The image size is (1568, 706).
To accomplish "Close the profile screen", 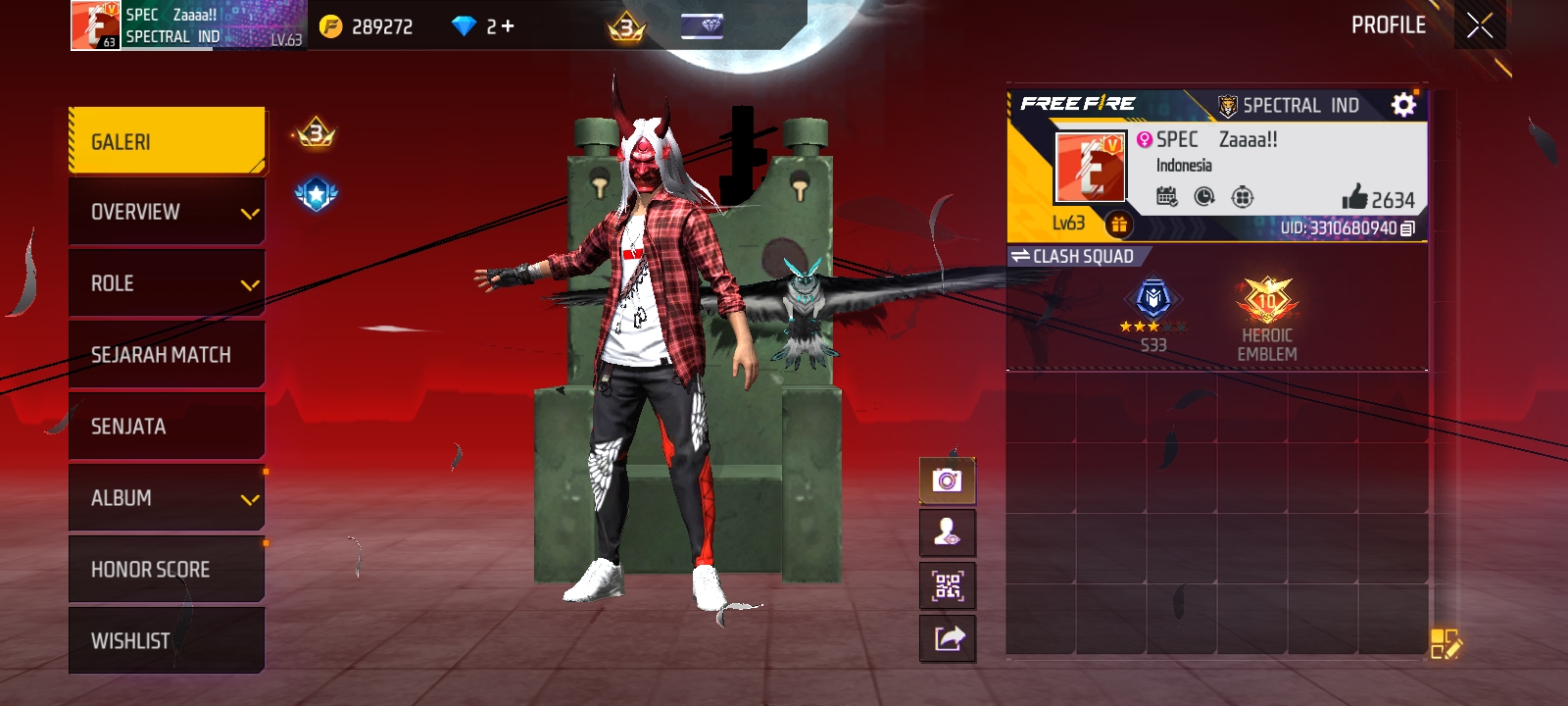I will point(1480,25).
